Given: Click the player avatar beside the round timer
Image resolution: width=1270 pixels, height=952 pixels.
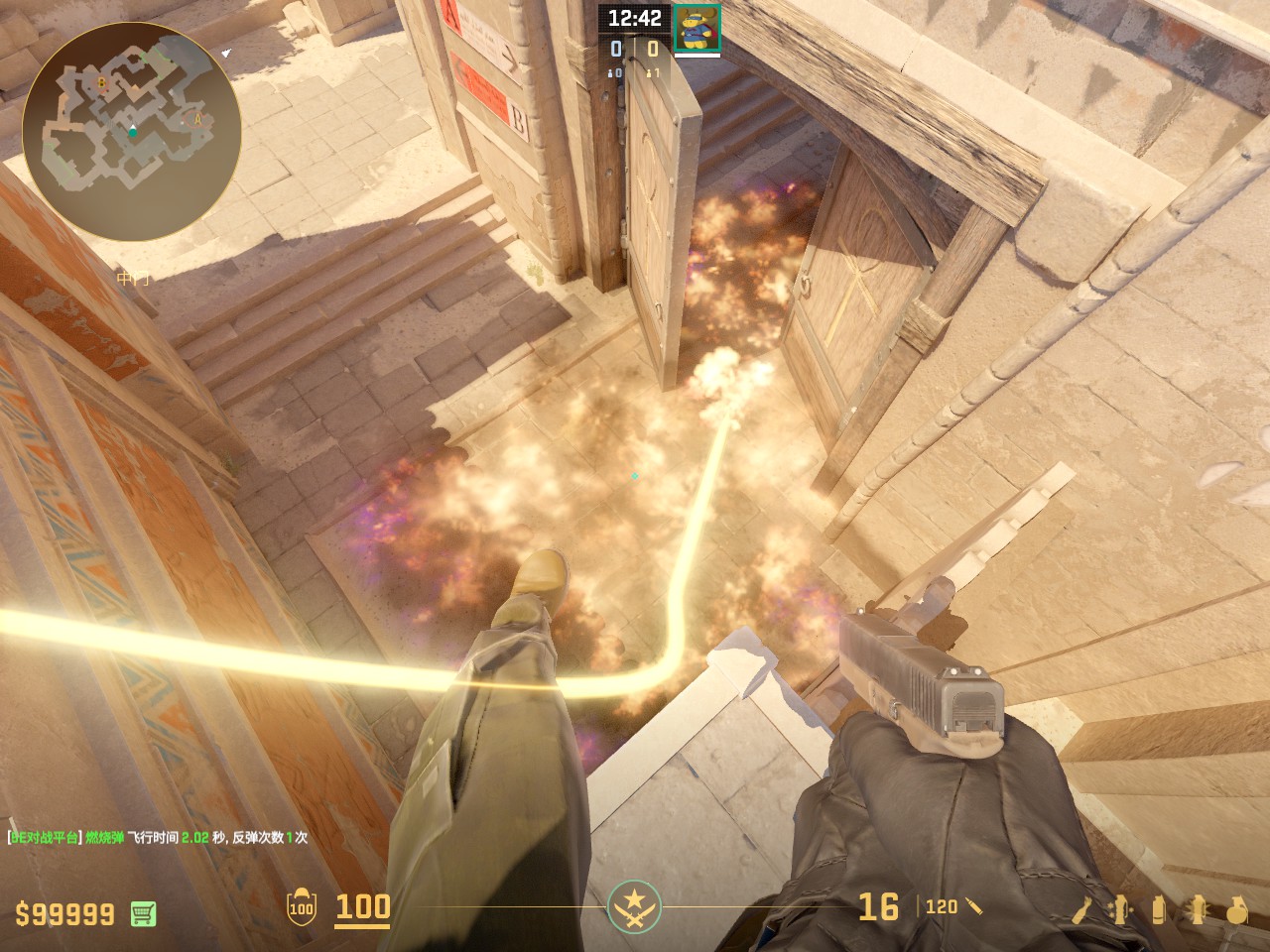Looking at the screenshot, I should [697, 27].
